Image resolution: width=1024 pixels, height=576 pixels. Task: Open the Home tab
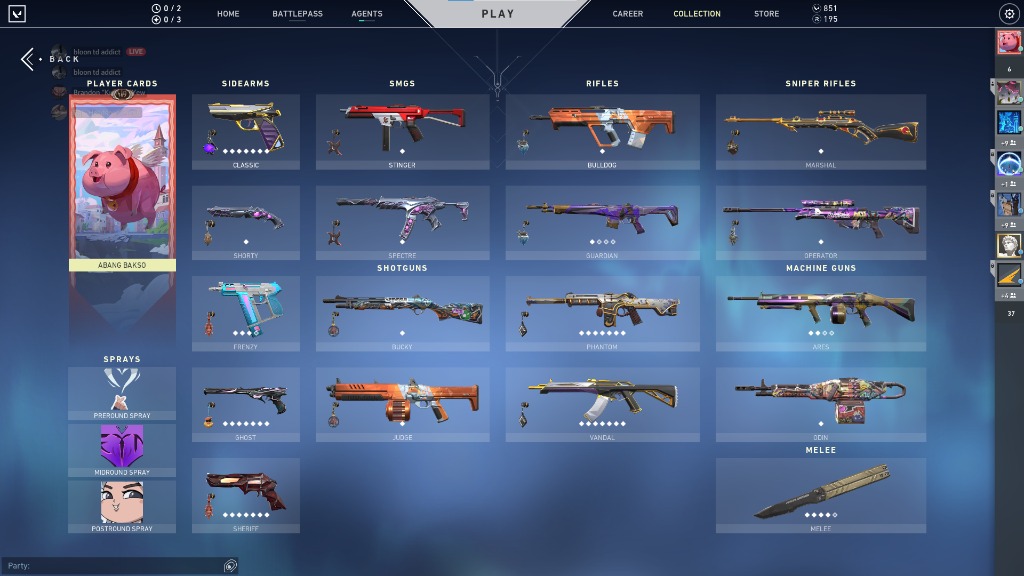click(228, 14)
